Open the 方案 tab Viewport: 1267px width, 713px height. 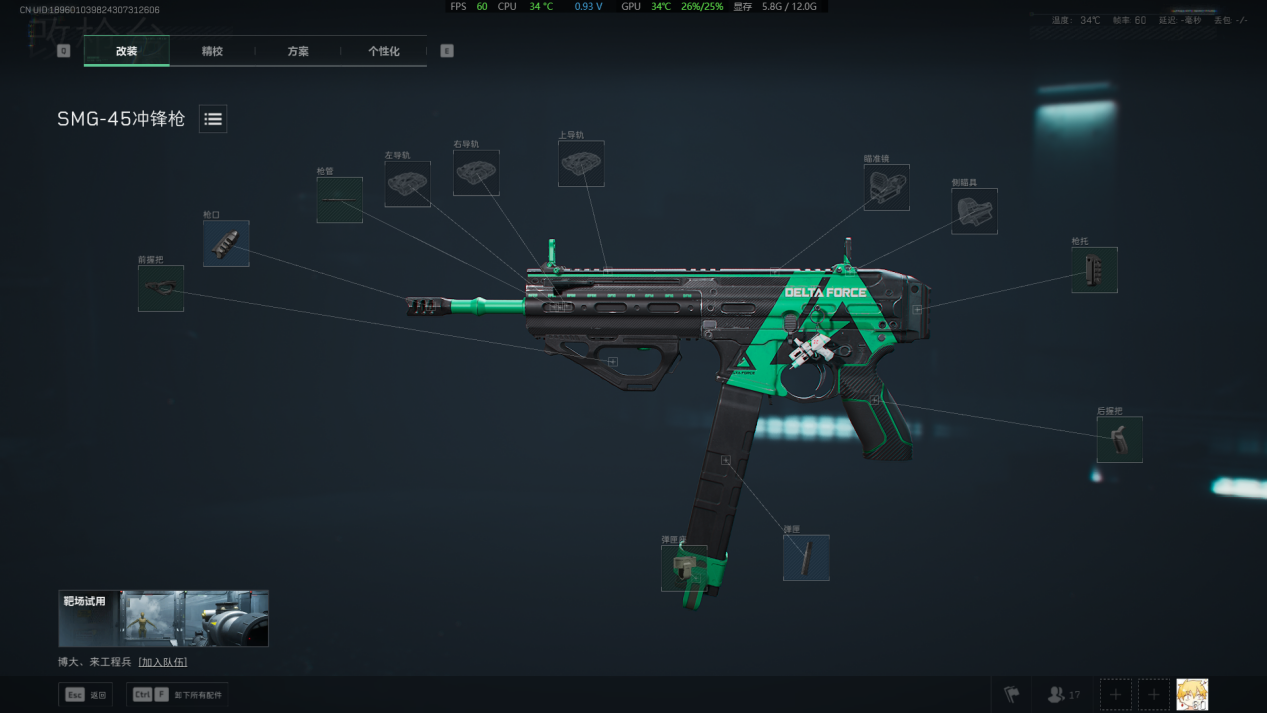point(298,51)
